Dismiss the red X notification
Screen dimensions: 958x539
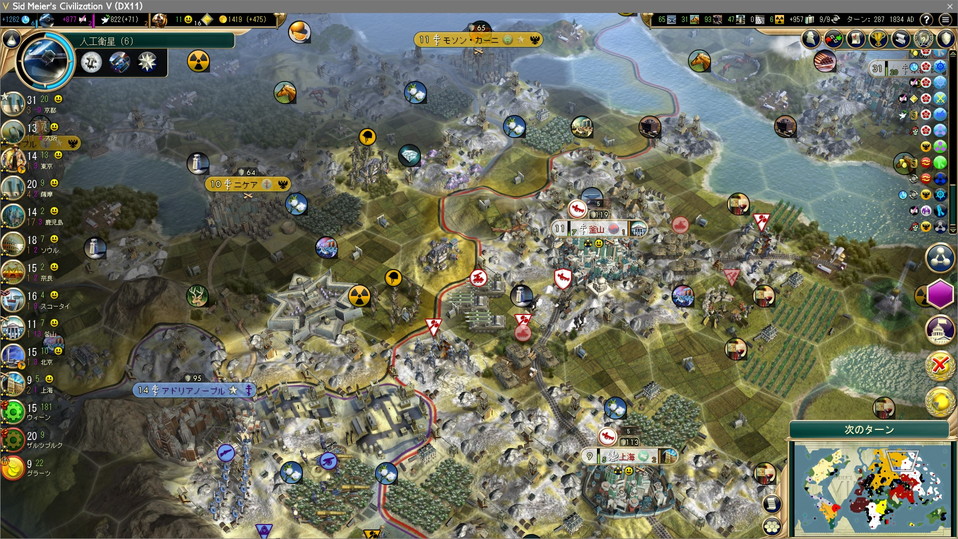pyautogui.click(x=939, y=365)
